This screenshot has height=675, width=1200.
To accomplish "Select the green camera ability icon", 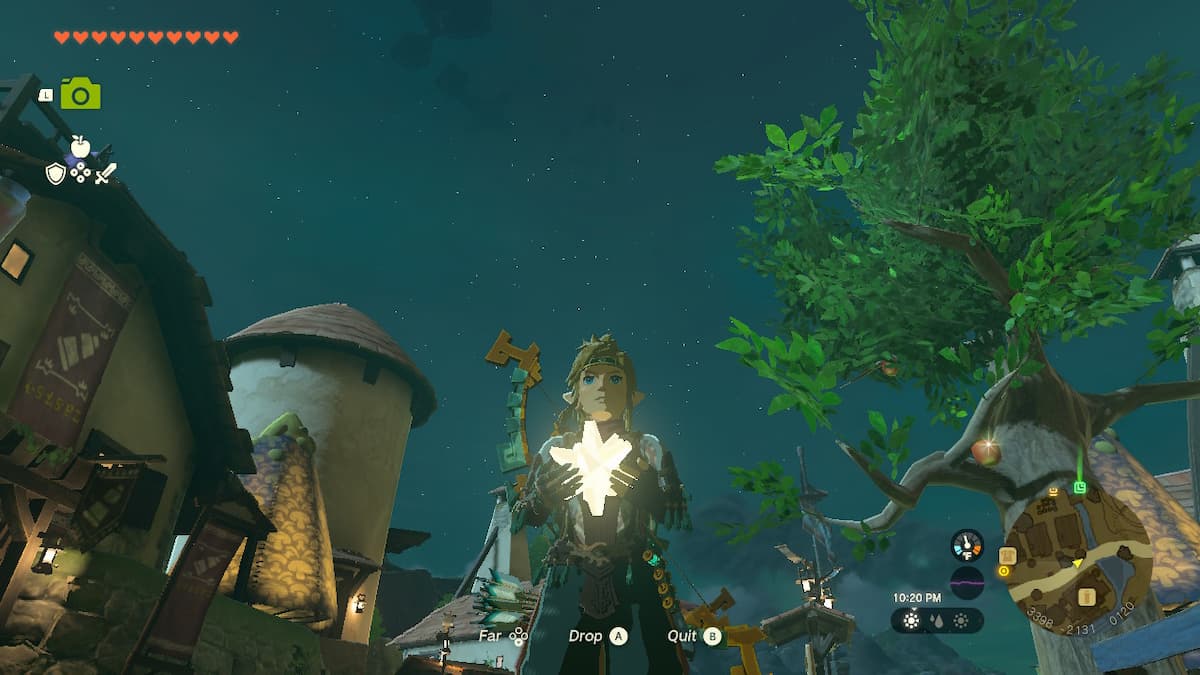I will (80, 94).
